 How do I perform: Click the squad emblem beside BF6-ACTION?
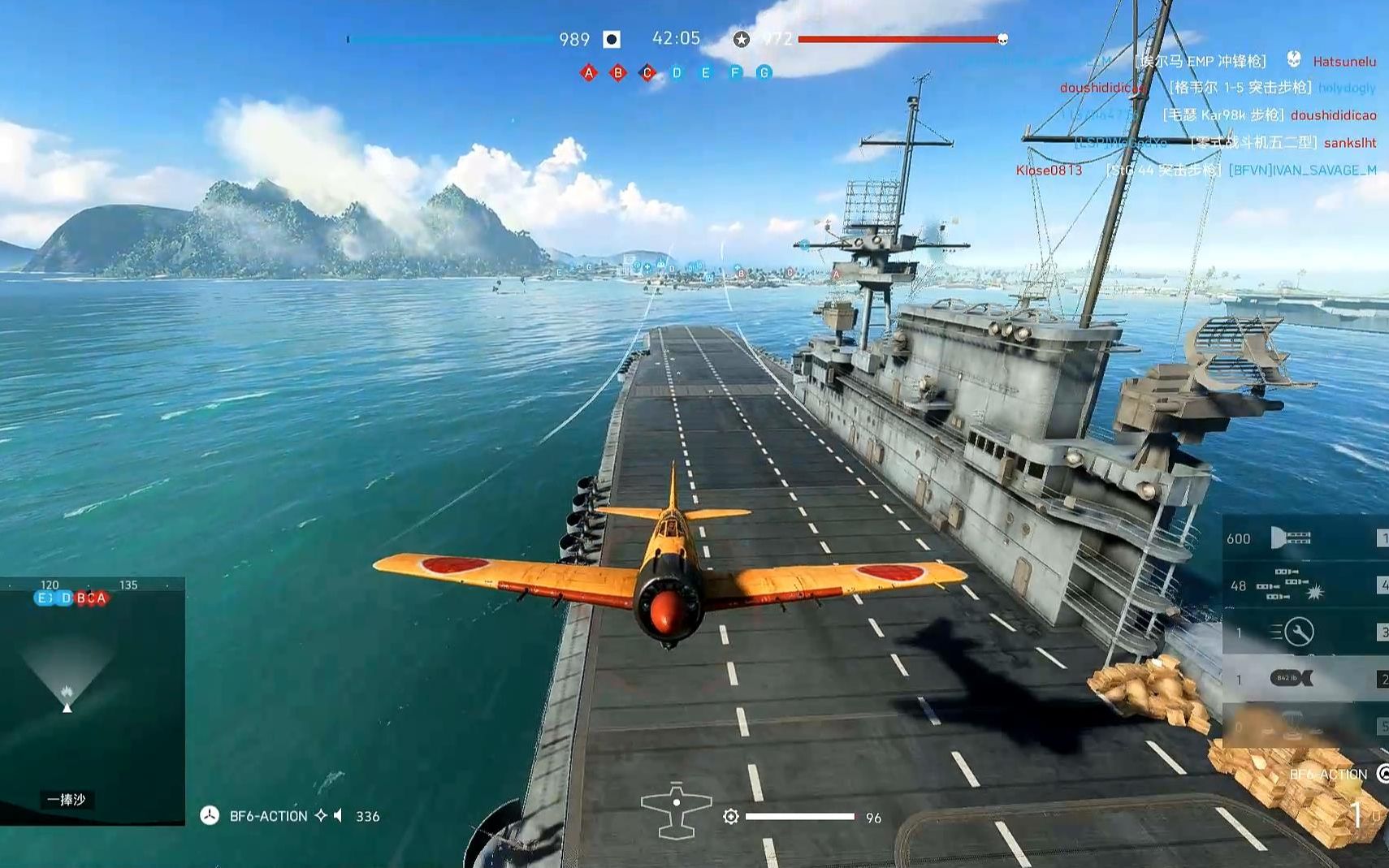(x=210, y=815)
